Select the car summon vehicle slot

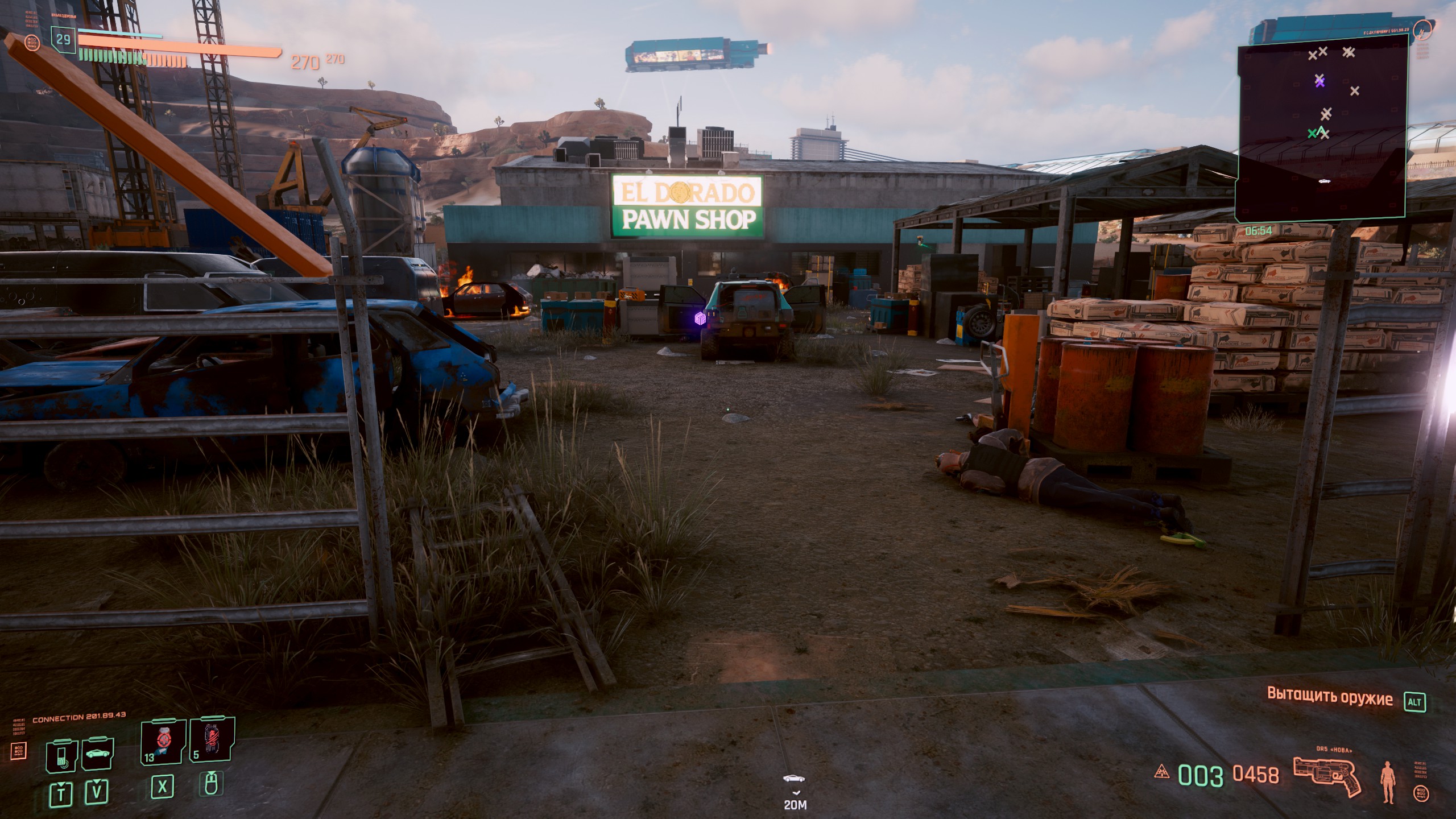click(98, 755)
